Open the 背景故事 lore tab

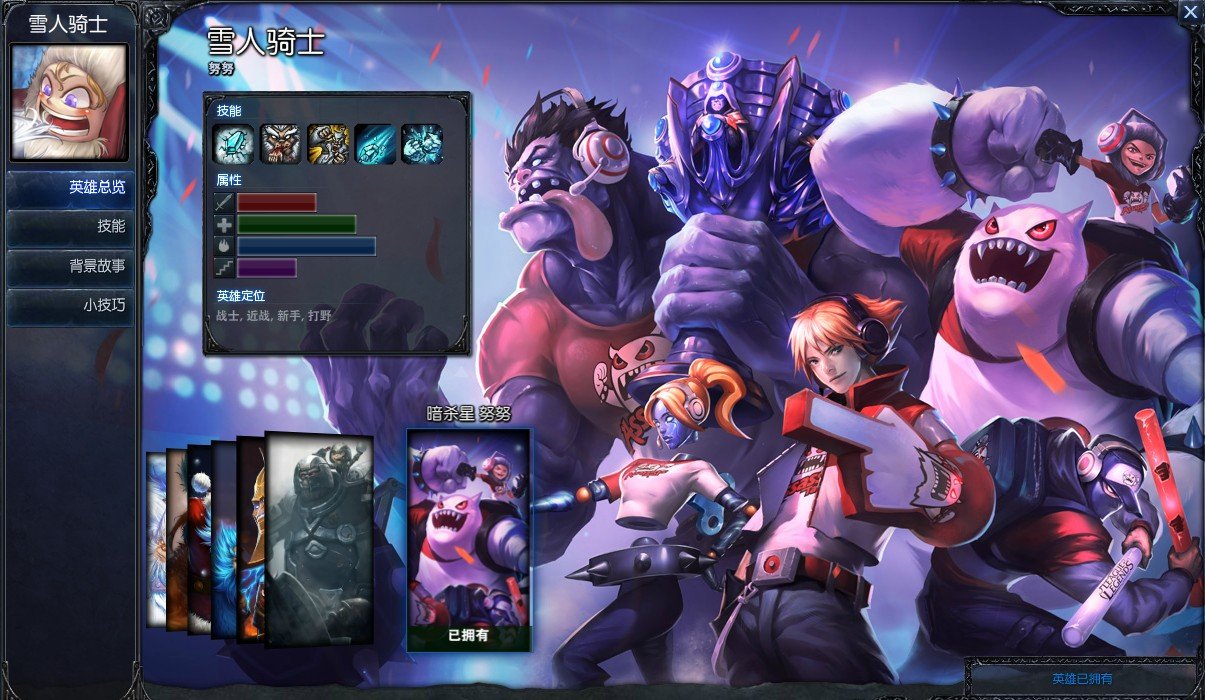coord(70,267)
